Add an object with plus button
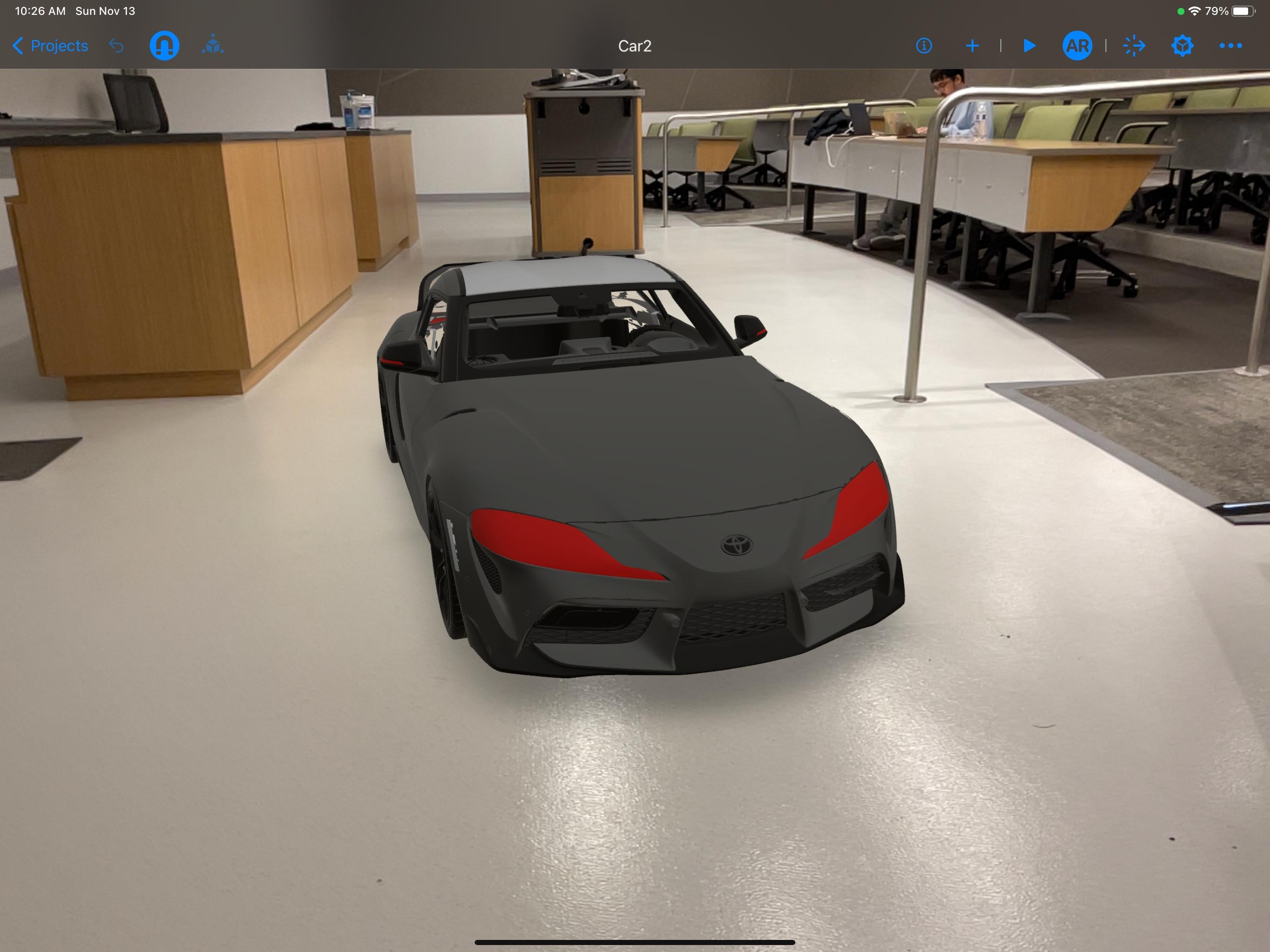1270x952 pixels. click(972, 46)
